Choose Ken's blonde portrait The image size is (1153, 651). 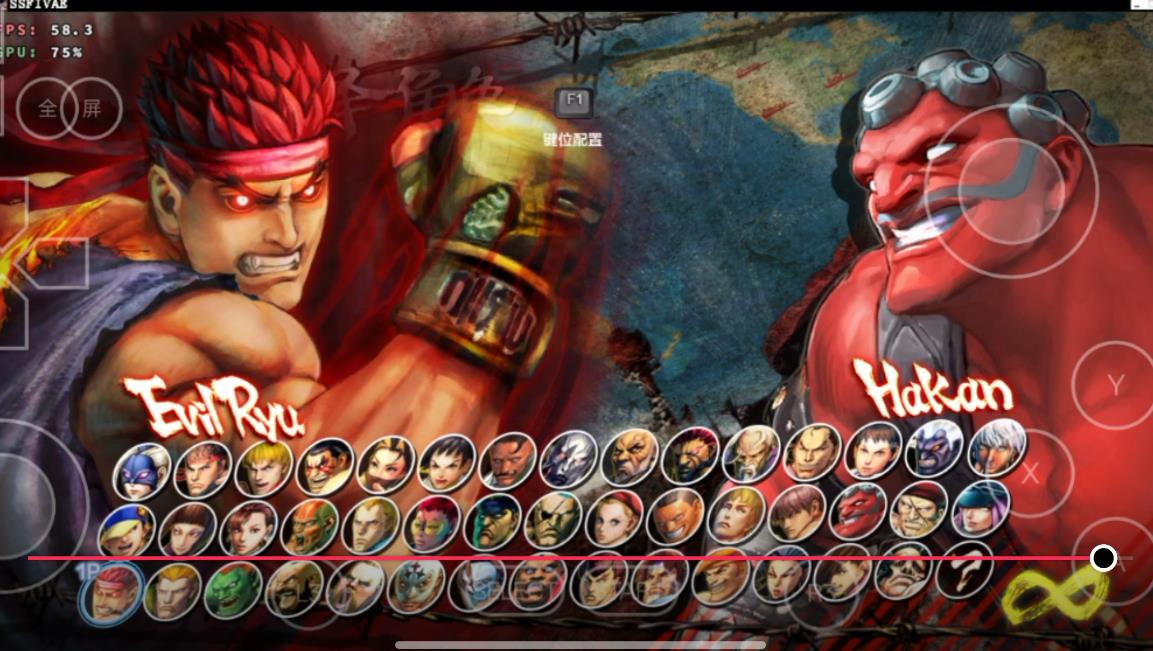264,468
